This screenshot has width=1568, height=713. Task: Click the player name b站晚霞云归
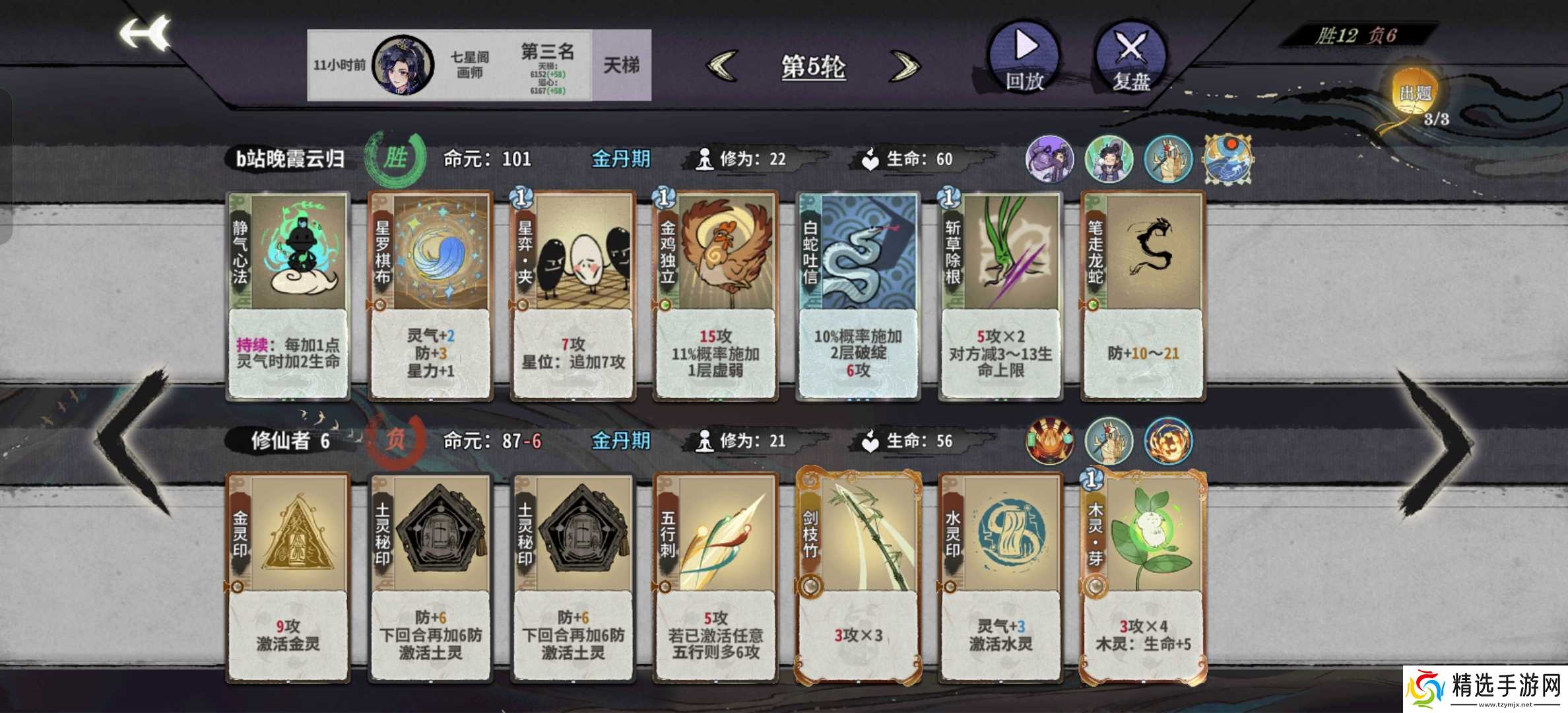[x=289, y=158]
